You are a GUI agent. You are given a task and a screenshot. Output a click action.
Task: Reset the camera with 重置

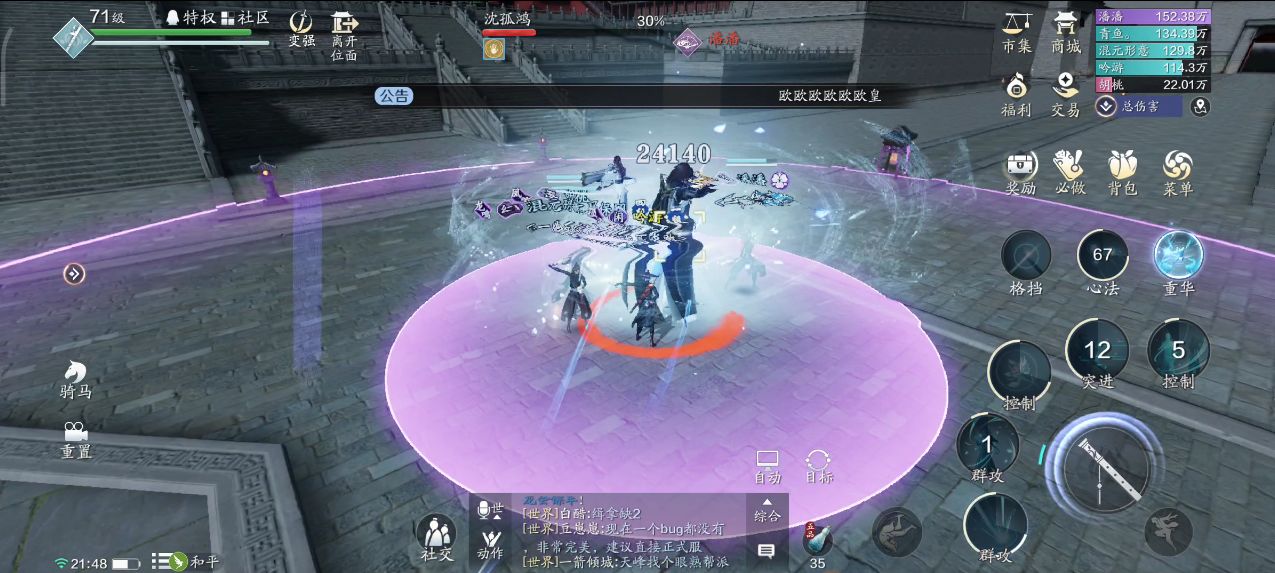(75, 438)
